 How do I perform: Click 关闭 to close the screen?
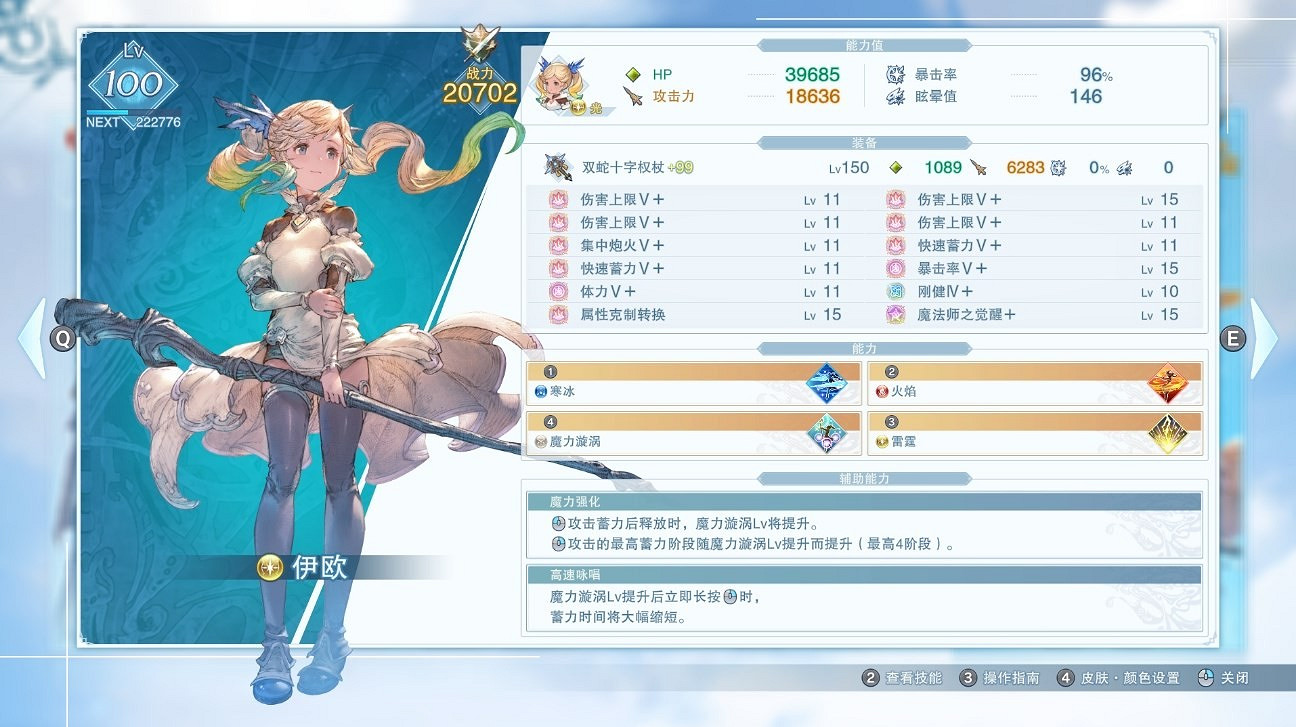tap(1235, 677)
